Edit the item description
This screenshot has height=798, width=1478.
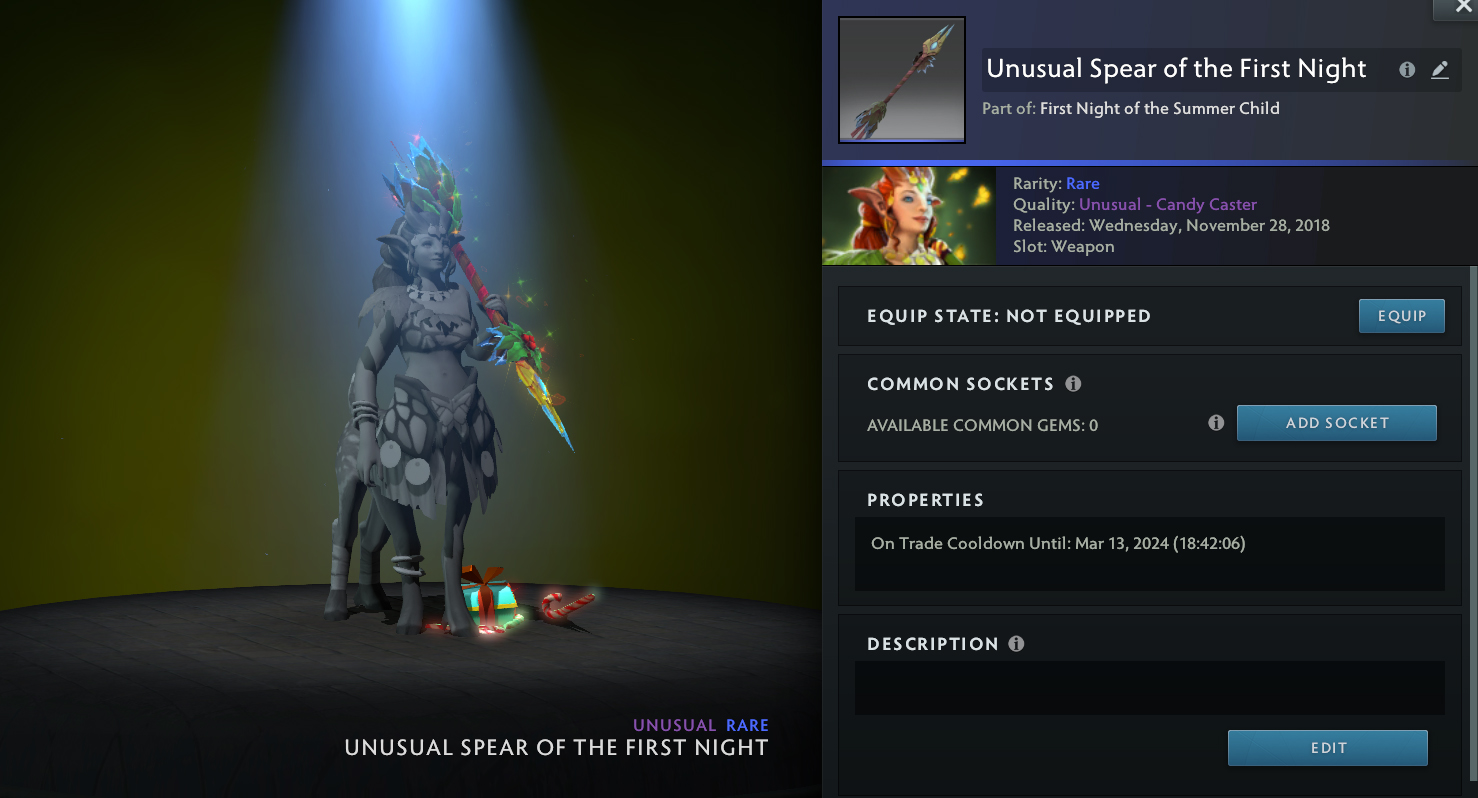pyautogui.click(x=1327, y=748)
